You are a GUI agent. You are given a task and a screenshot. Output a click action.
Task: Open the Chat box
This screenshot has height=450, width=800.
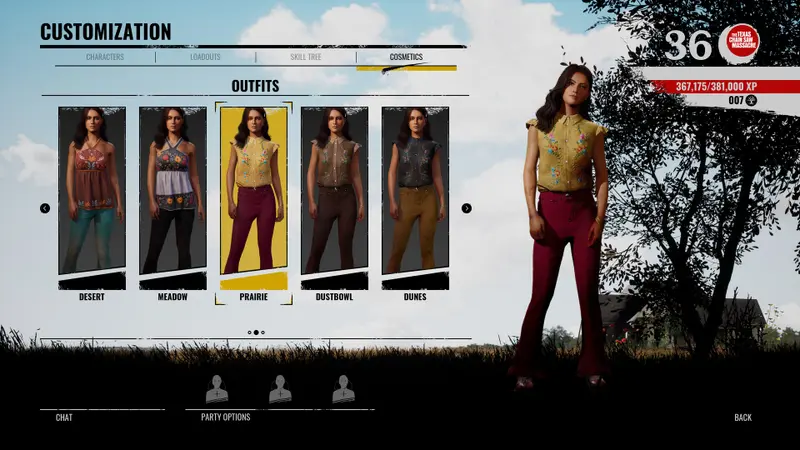[x=64, y=417]
